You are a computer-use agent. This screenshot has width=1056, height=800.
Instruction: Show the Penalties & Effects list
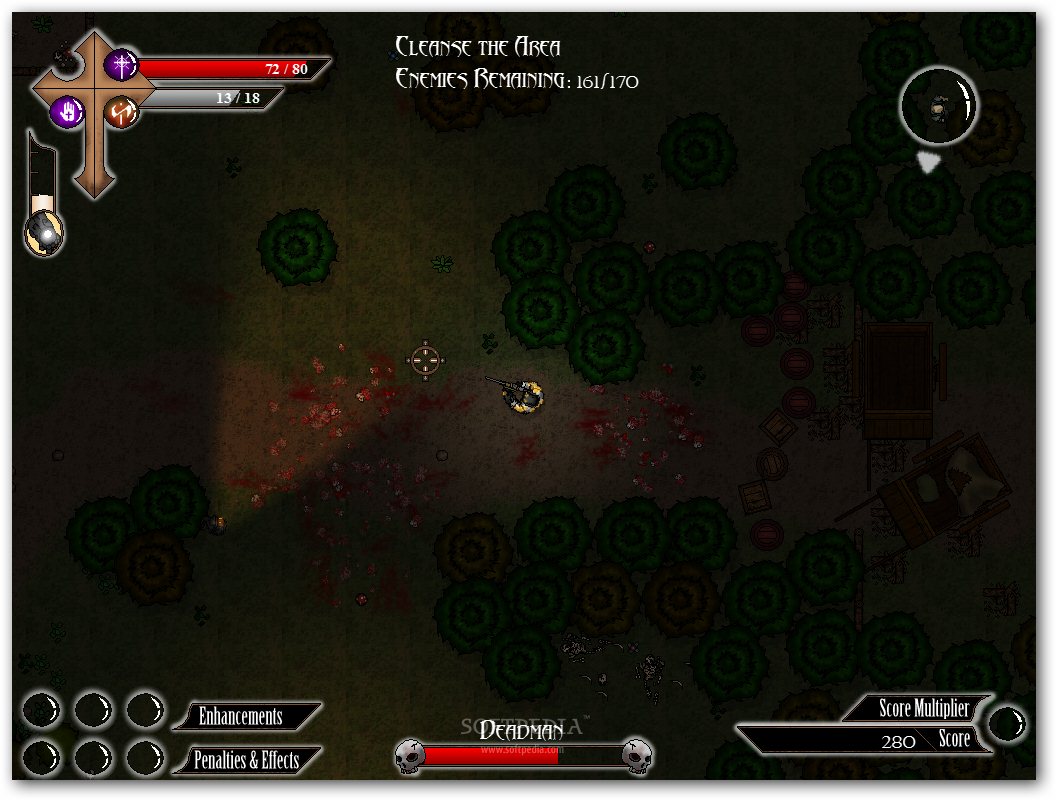pos(246,760)
